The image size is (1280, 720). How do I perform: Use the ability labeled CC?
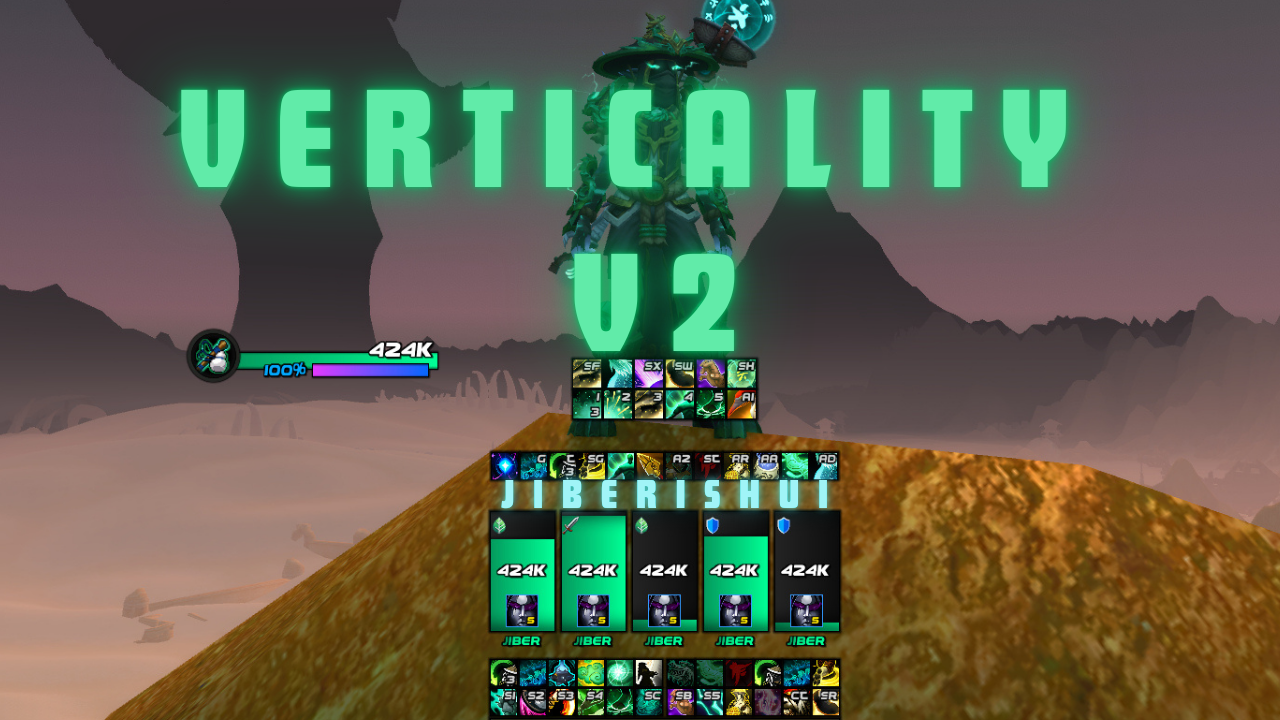pos(796,702)
